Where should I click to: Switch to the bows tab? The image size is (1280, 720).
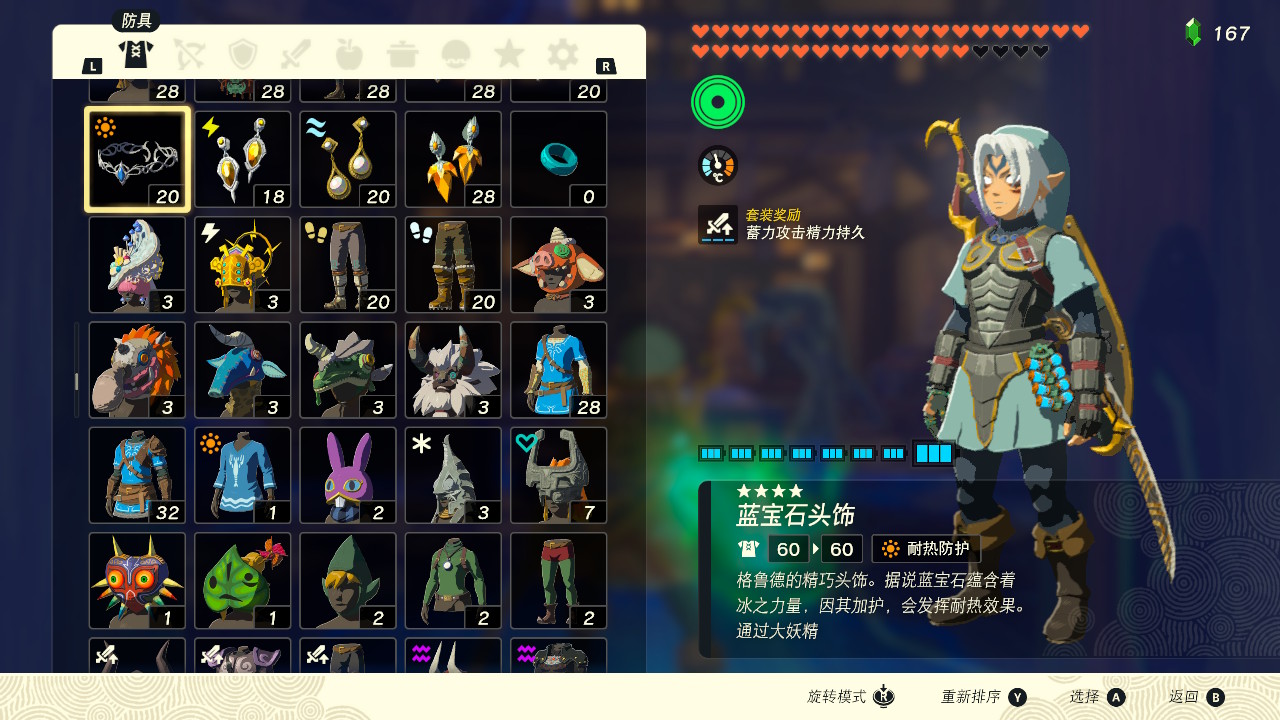click(x=189, y=53)
